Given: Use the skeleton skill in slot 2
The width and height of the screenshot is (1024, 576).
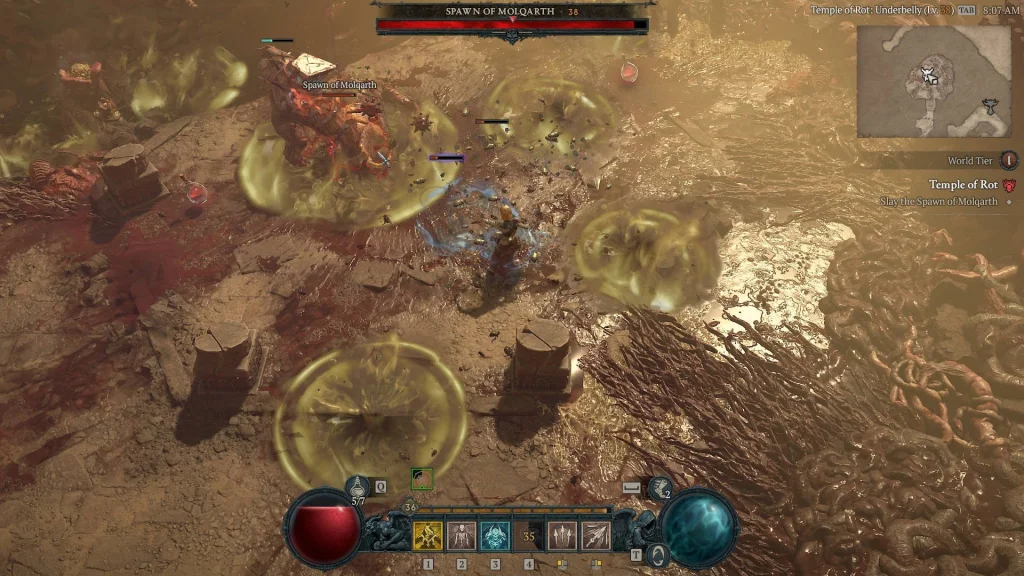Looking at the screenshot, I should tap(461, 536).
